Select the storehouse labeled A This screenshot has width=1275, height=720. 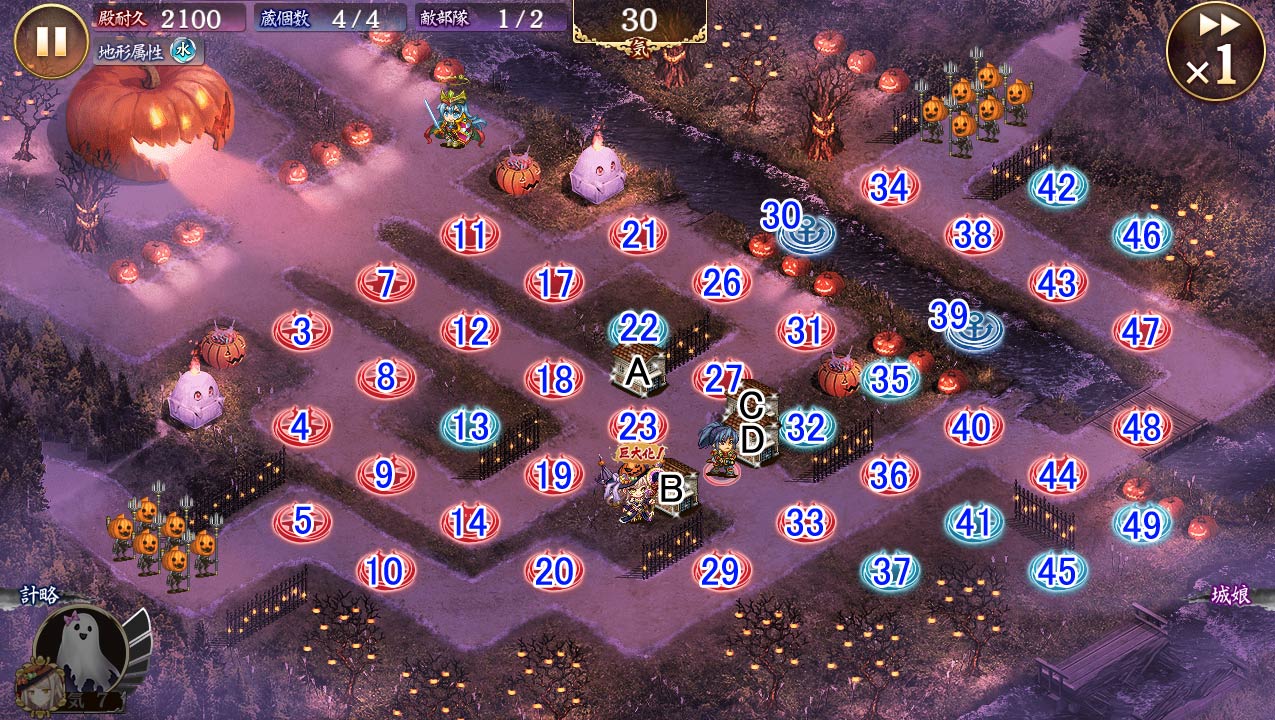[x=640, y=373]
